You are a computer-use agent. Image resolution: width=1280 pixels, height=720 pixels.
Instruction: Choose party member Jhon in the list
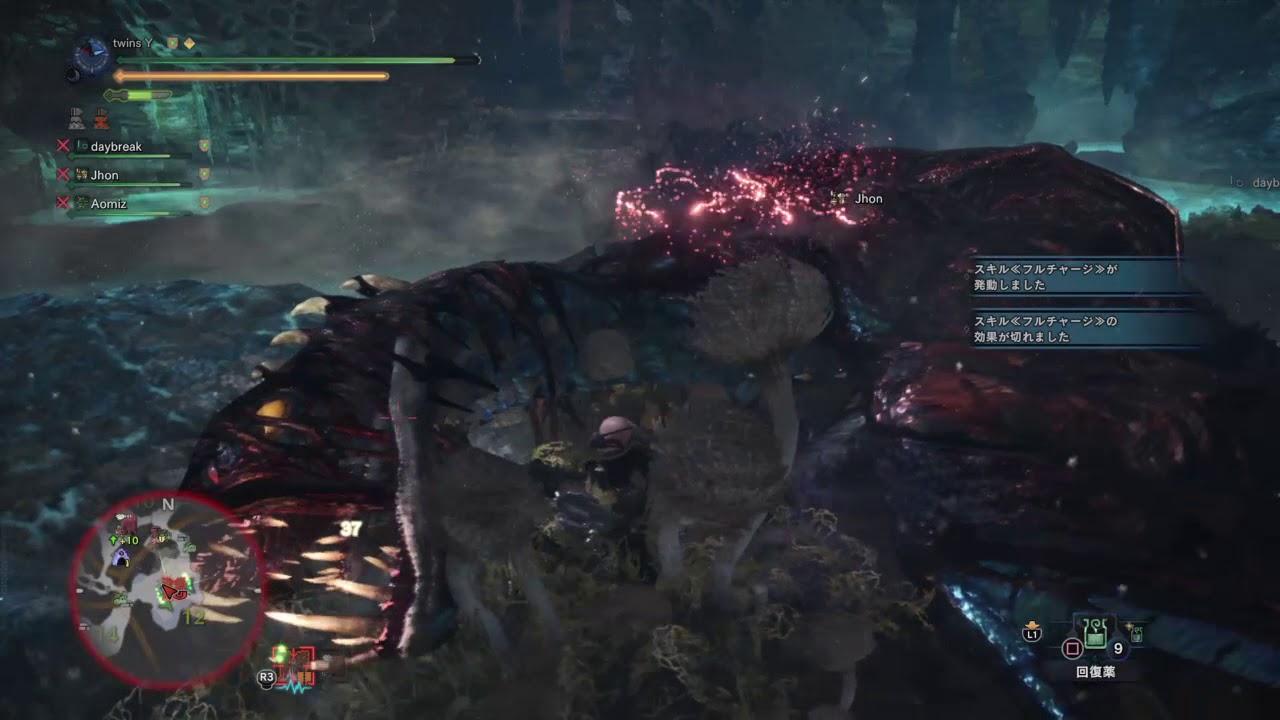104,175
